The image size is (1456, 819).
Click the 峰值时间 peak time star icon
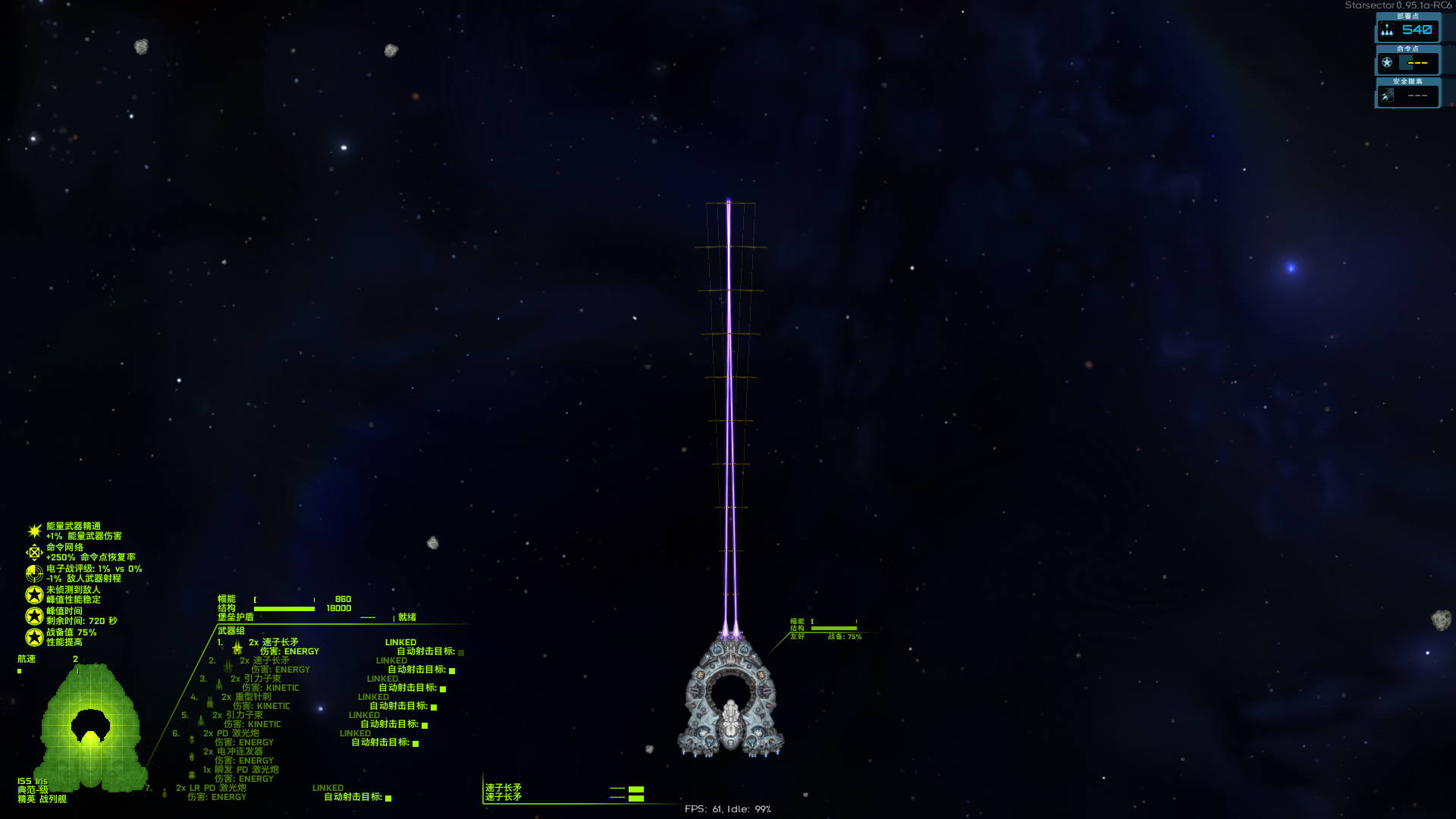(x=33, y=617)
